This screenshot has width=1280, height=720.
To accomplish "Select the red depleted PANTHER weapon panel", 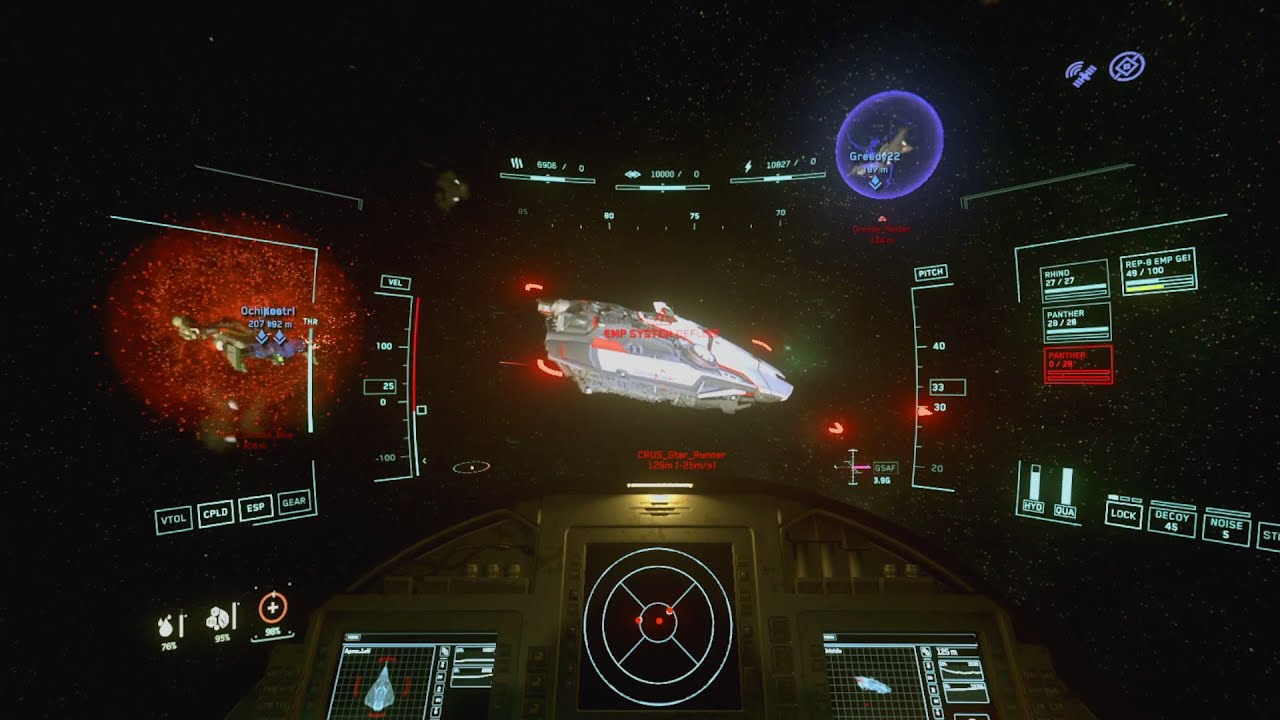I will pos(1077,365).
